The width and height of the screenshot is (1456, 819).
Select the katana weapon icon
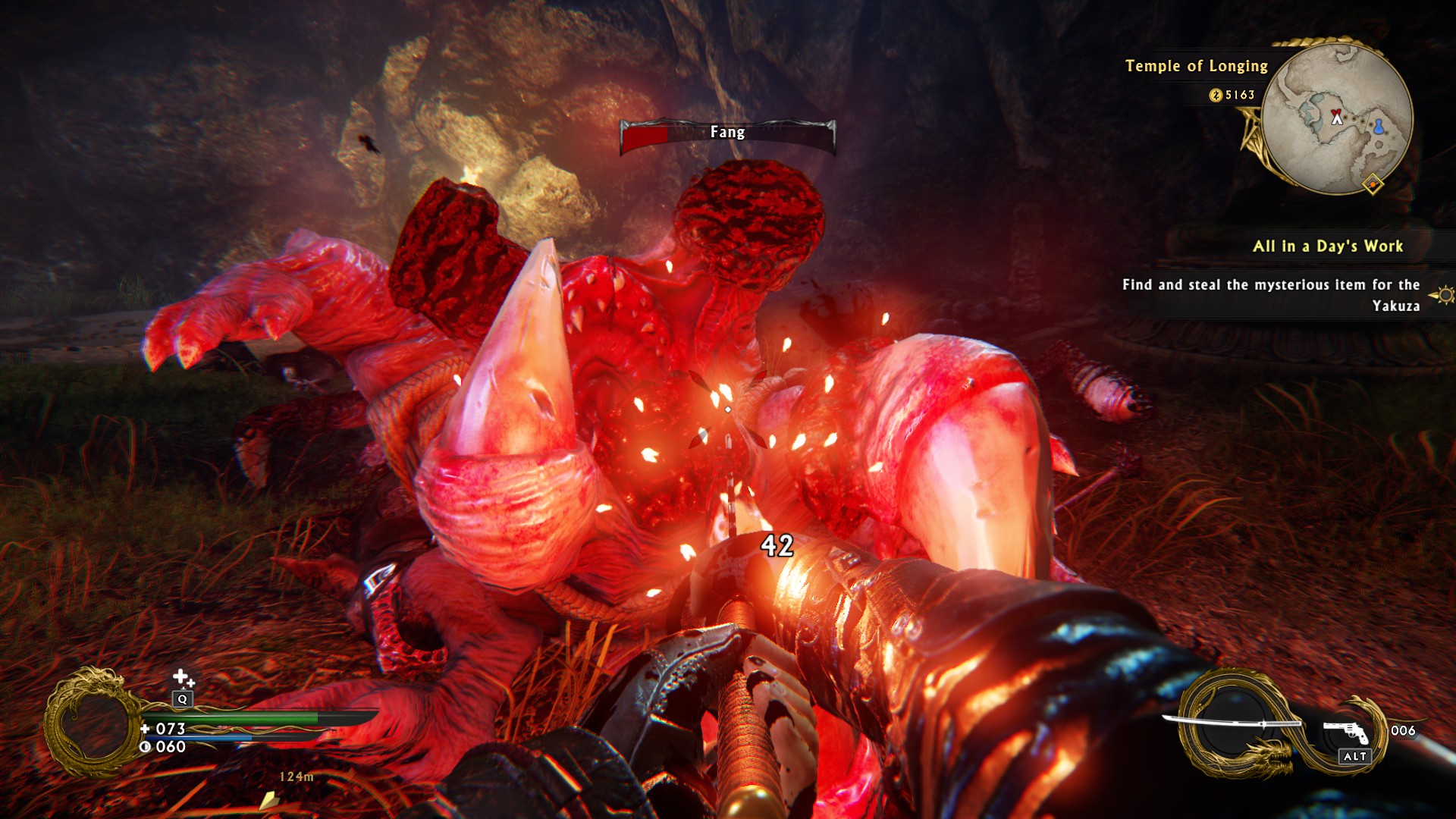(x=1232, y=723)
